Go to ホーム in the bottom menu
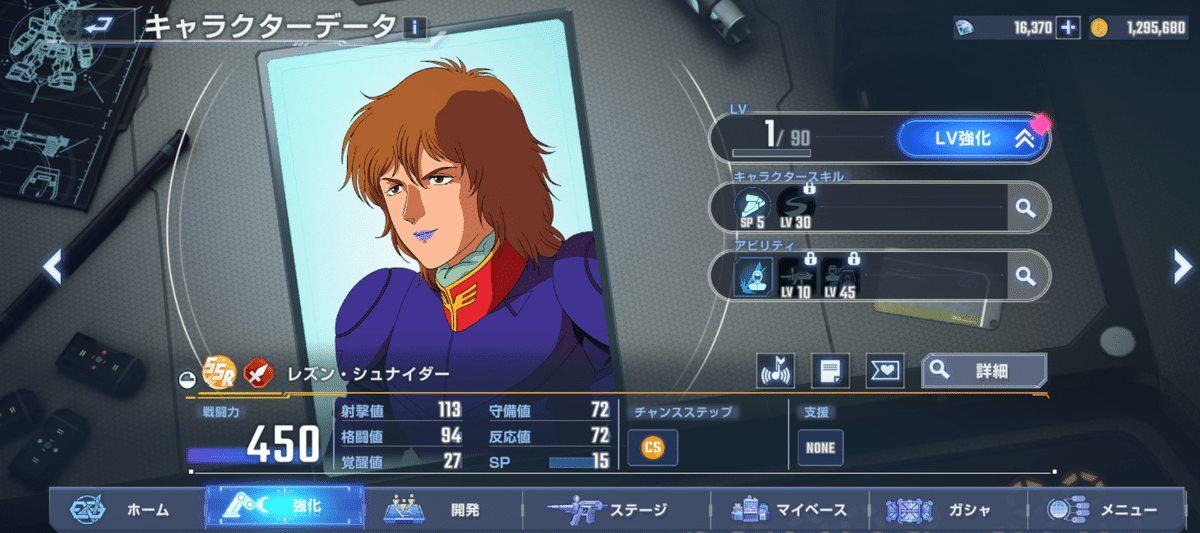1200x533 pixels. coord(125,509)
